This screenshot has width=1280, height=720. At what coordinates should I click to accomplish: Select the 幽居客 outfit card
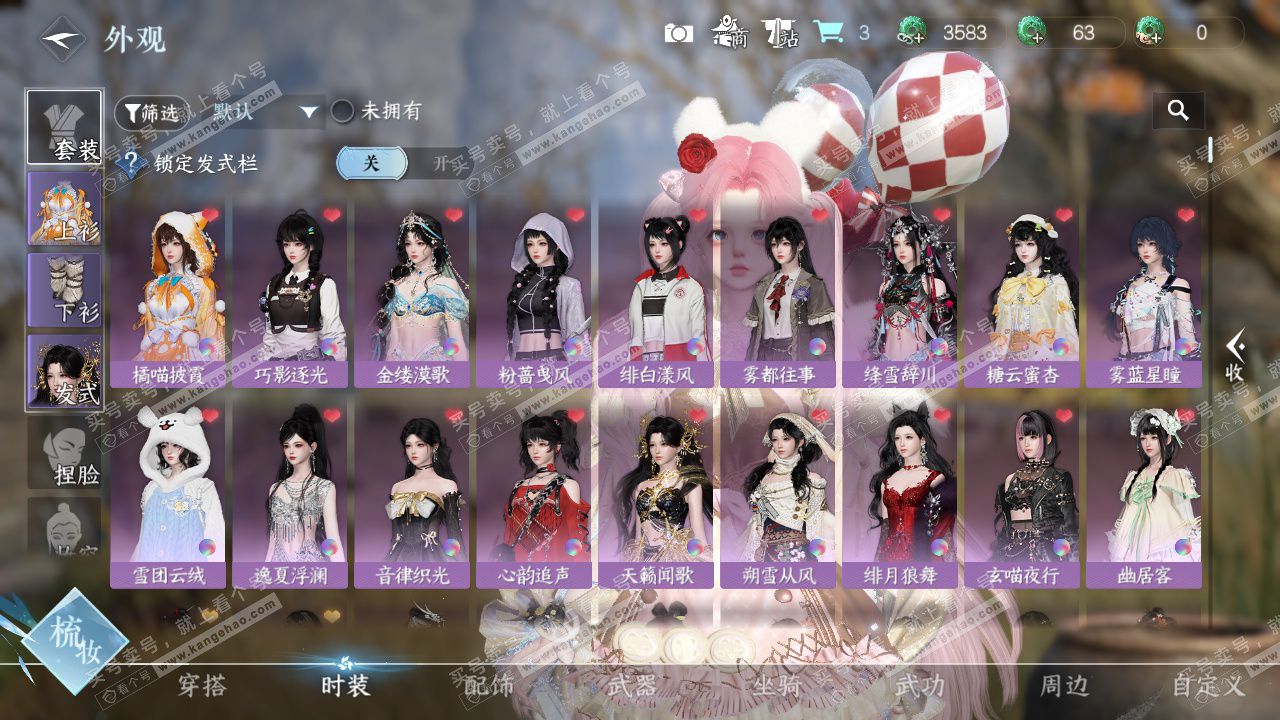(x=1144, y=497)
